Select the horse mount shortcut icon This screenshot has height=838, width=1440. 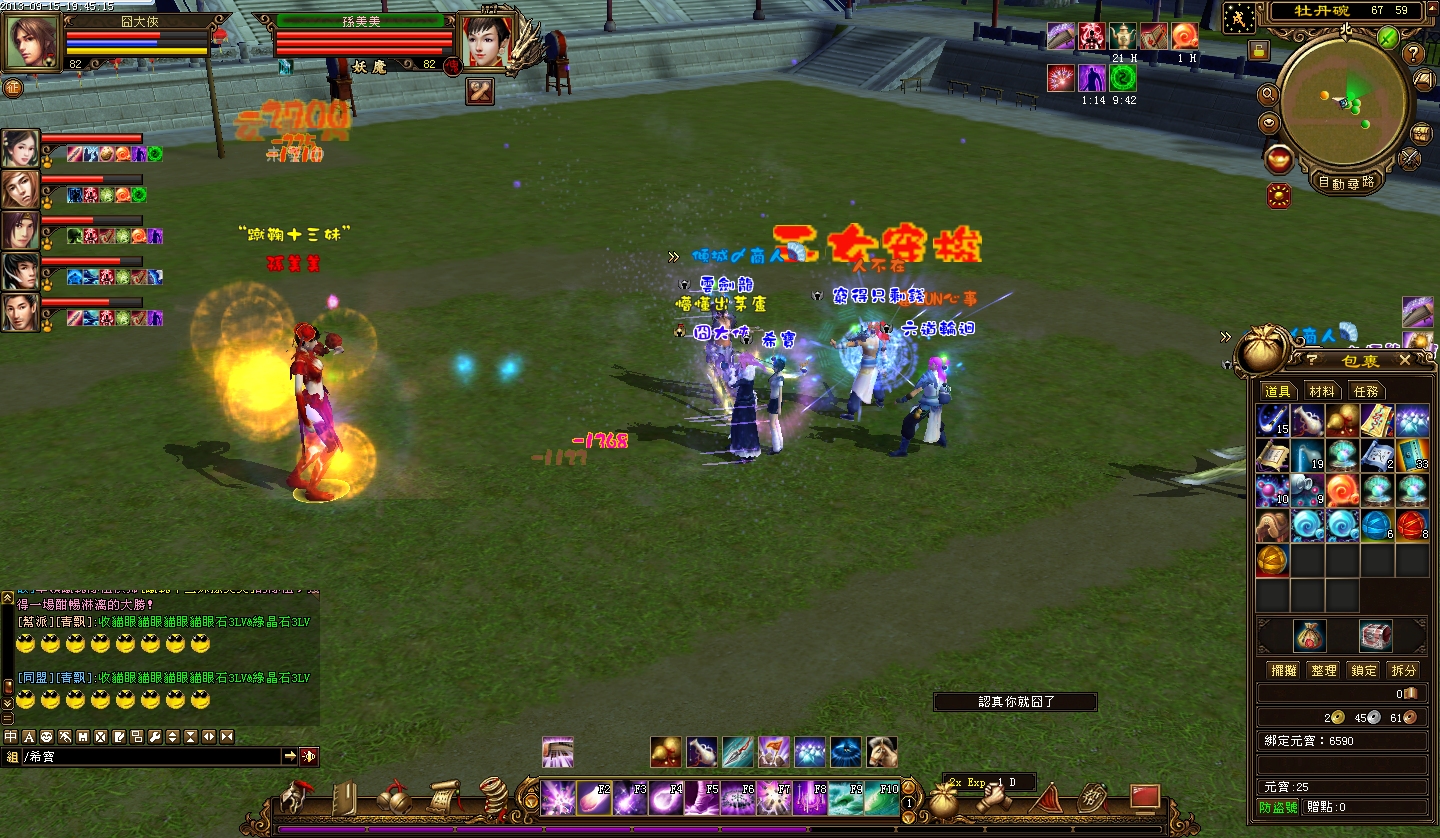pyautogui.click(x=882, y=751)
